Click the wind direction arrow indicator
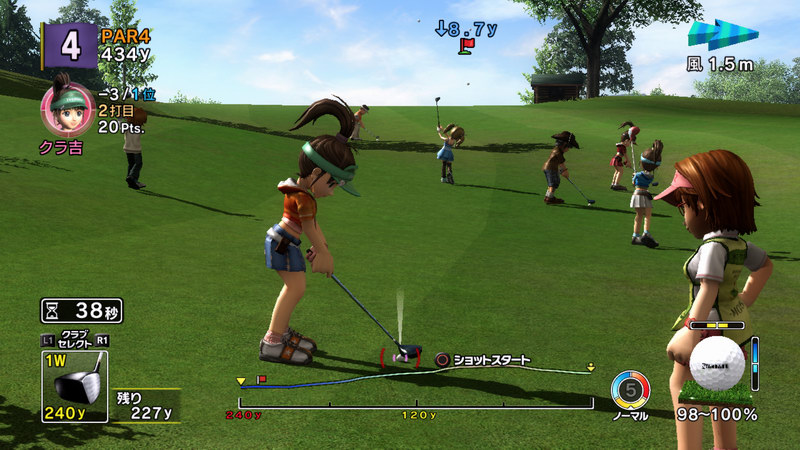This screenshot has height=450, width=800. tap(722, 36)
